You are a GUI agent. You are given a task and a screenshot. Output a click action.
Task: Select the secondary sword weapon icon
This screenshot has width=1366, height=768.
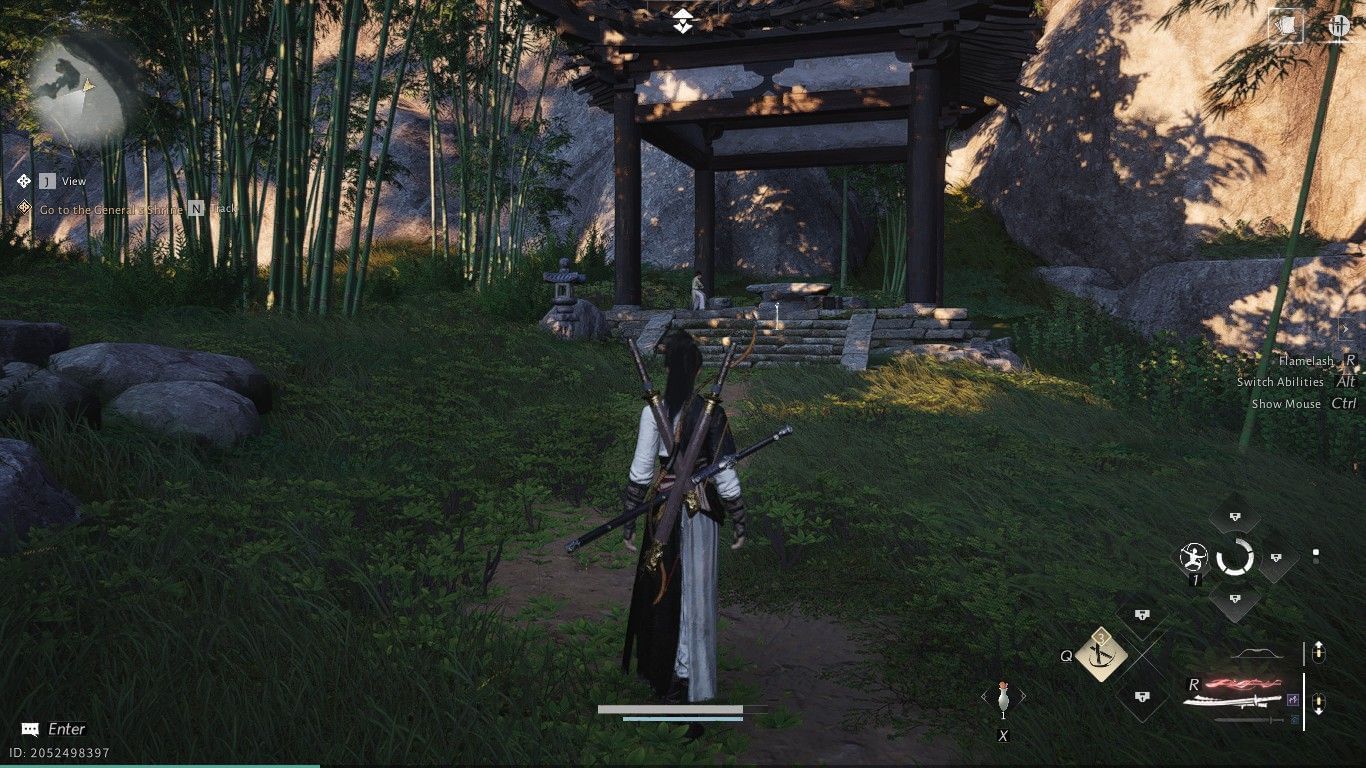(1245, 720)
